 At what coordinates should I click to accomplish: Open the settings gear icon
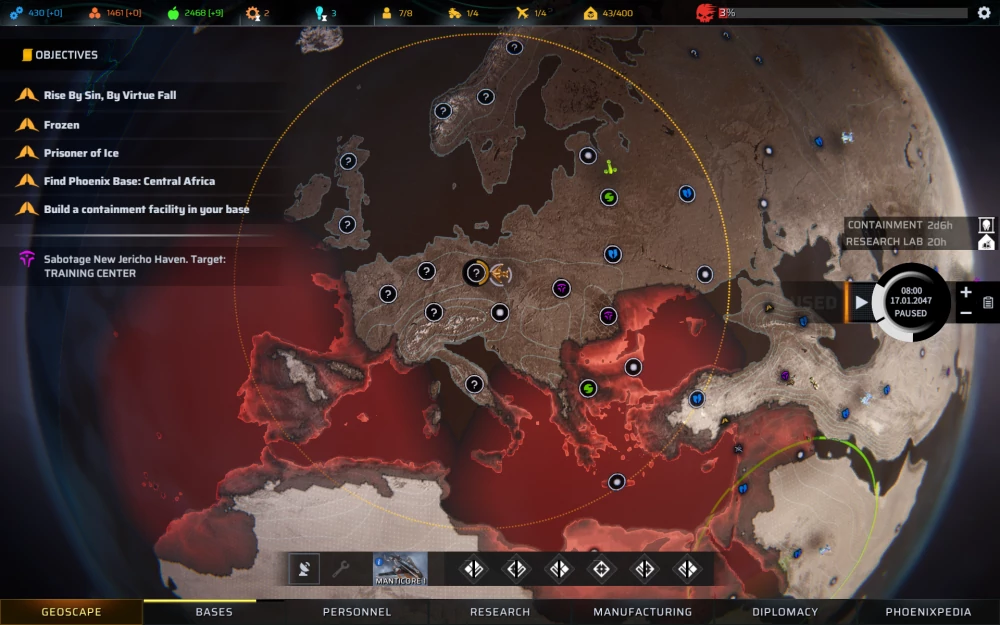tap(983, 13)
